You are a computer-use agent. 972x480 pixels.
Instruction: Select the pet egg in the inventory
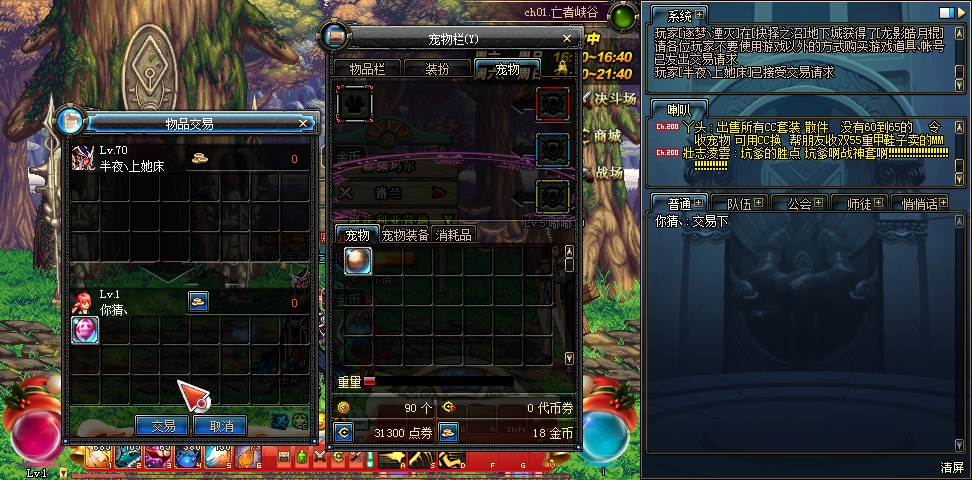point(358,260)
